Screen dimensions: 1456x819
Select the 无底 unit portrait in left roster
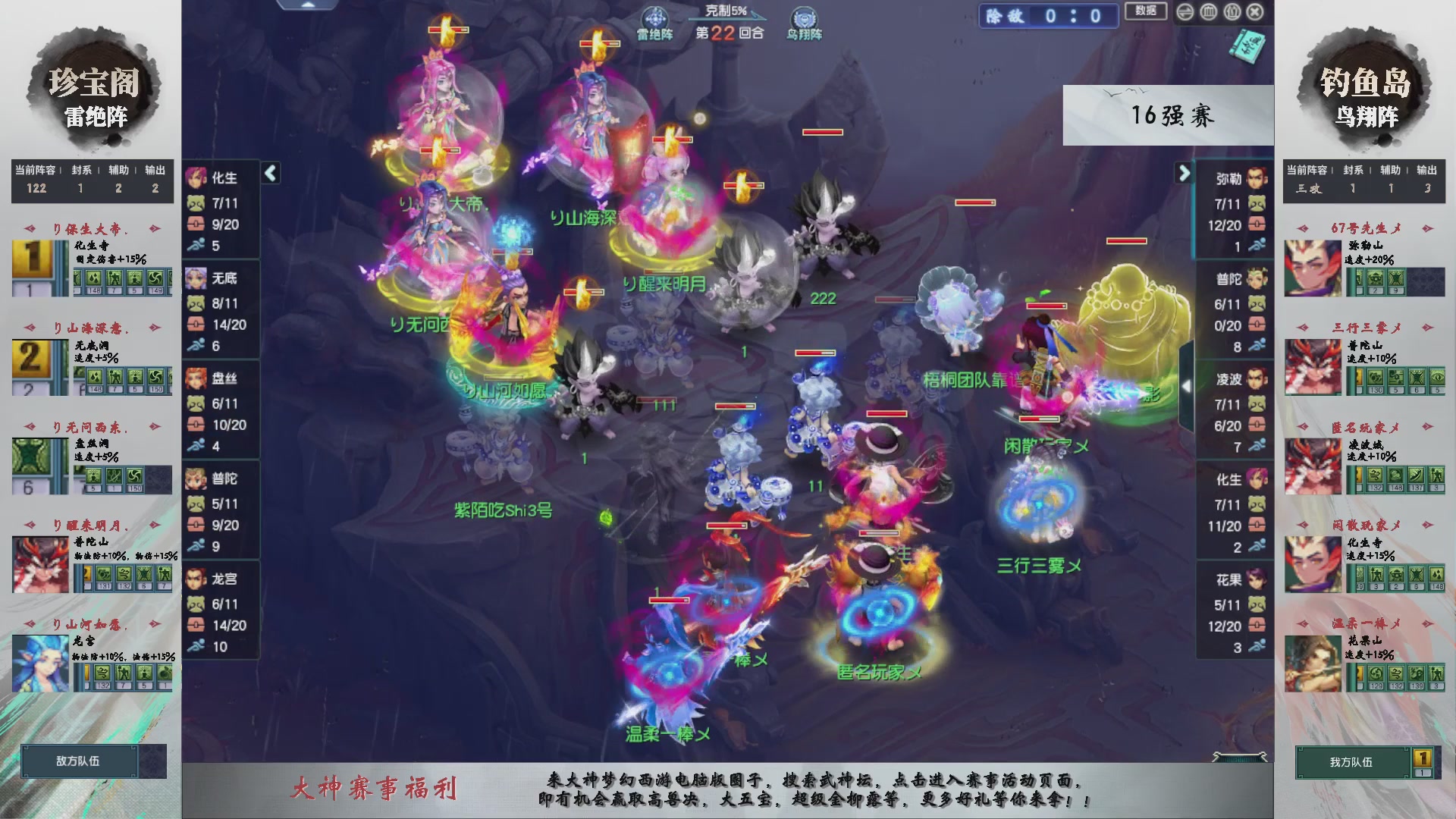coord(196,278)
